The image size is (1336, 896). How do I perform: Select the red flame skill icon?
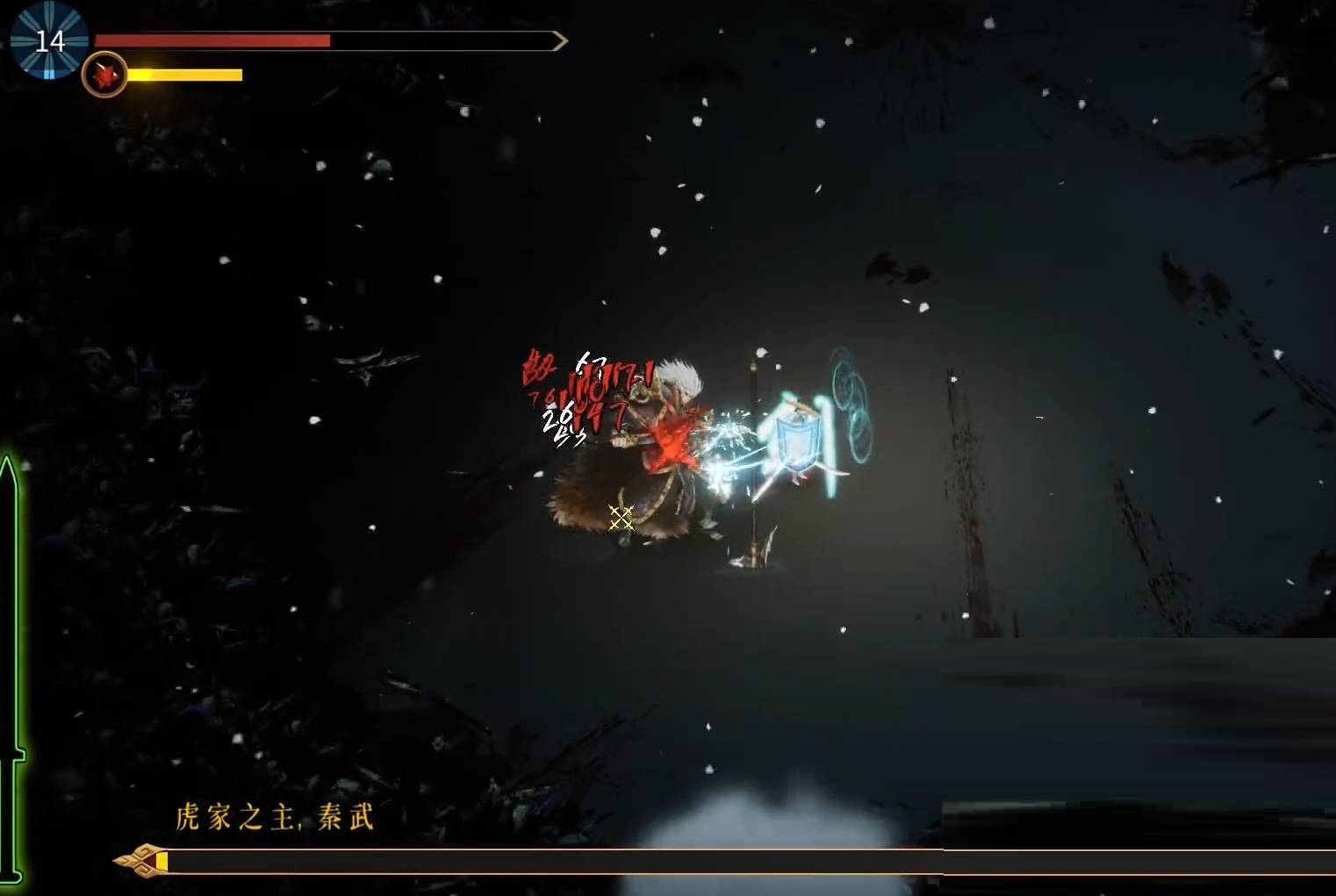[x=104, y=75]
